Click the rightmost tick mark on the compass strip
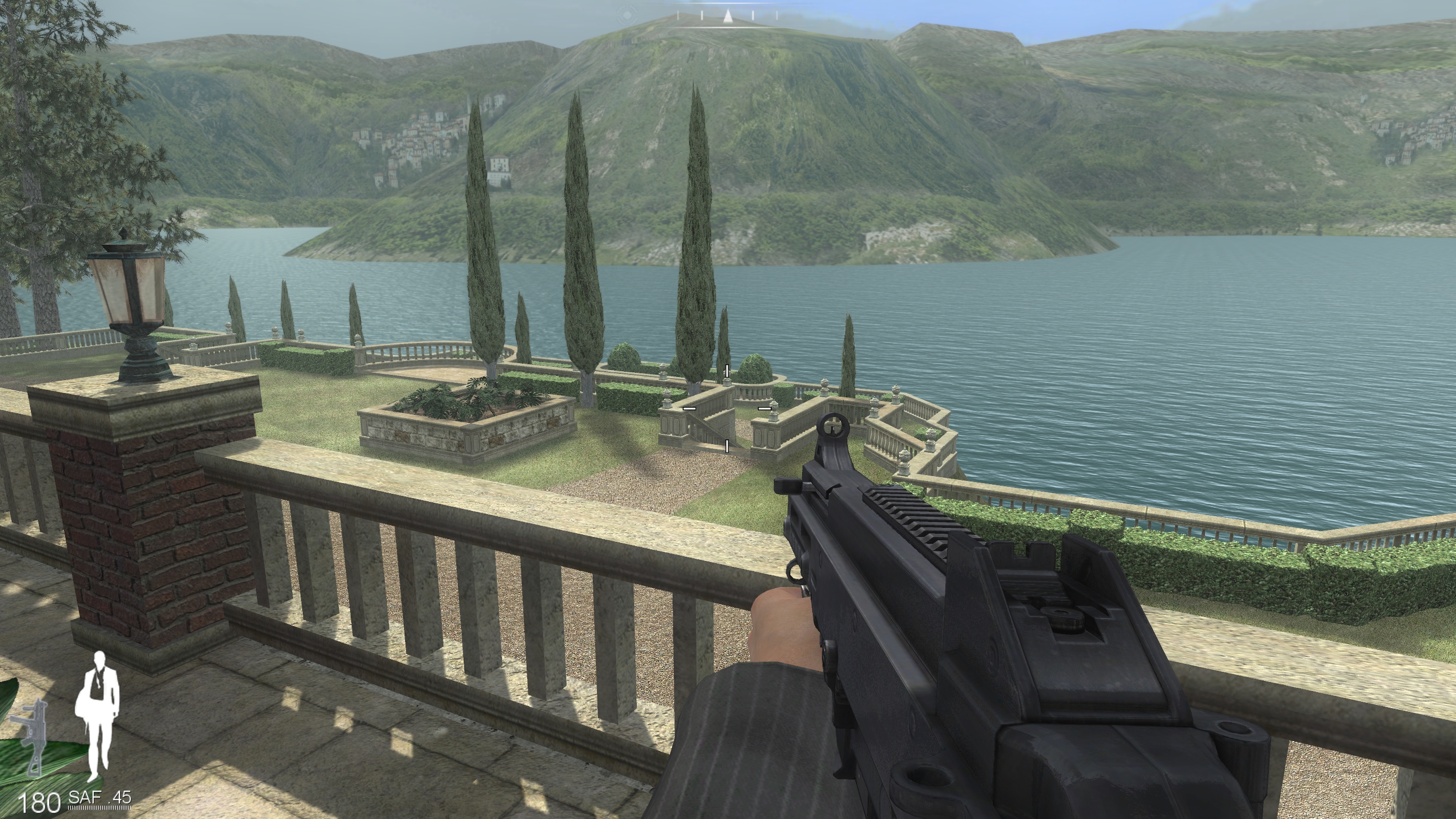1456x819 pixels. coord(777,15)
